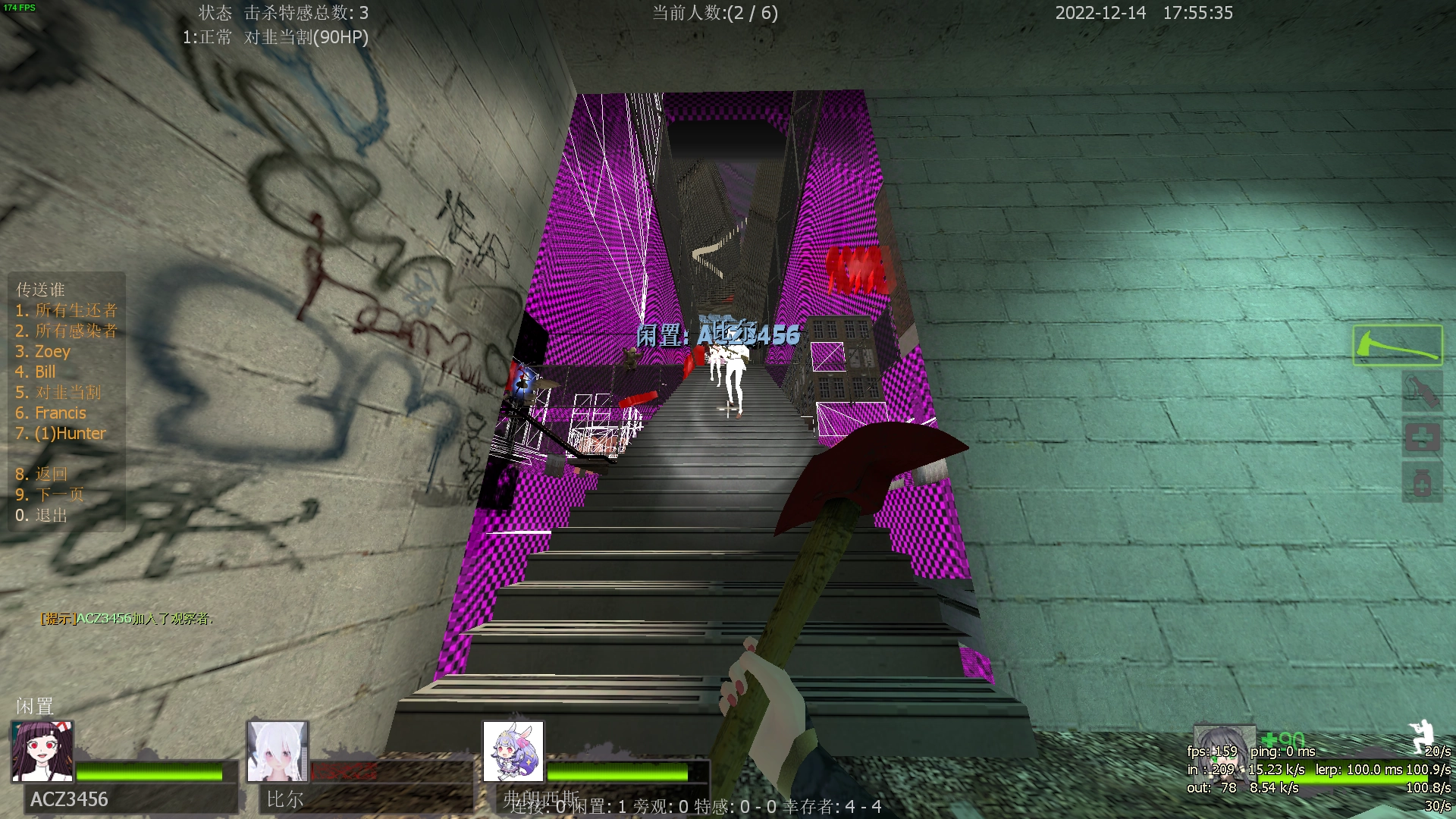
Task: Select the fire axe weapon slot
Action: pyautogui.click(x=1397, y=346)
